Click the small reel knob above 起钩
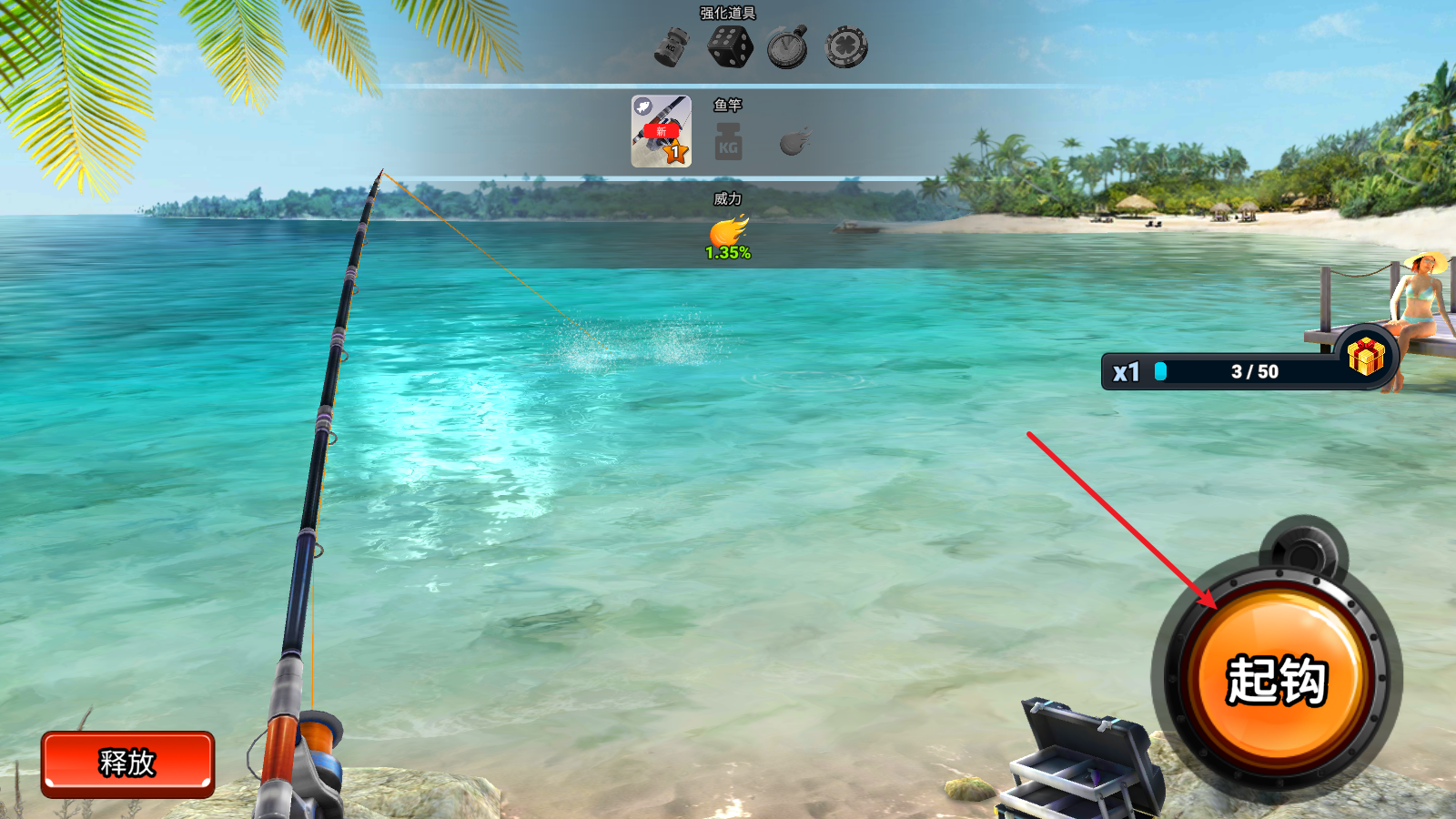 (x=1304, y=550)
